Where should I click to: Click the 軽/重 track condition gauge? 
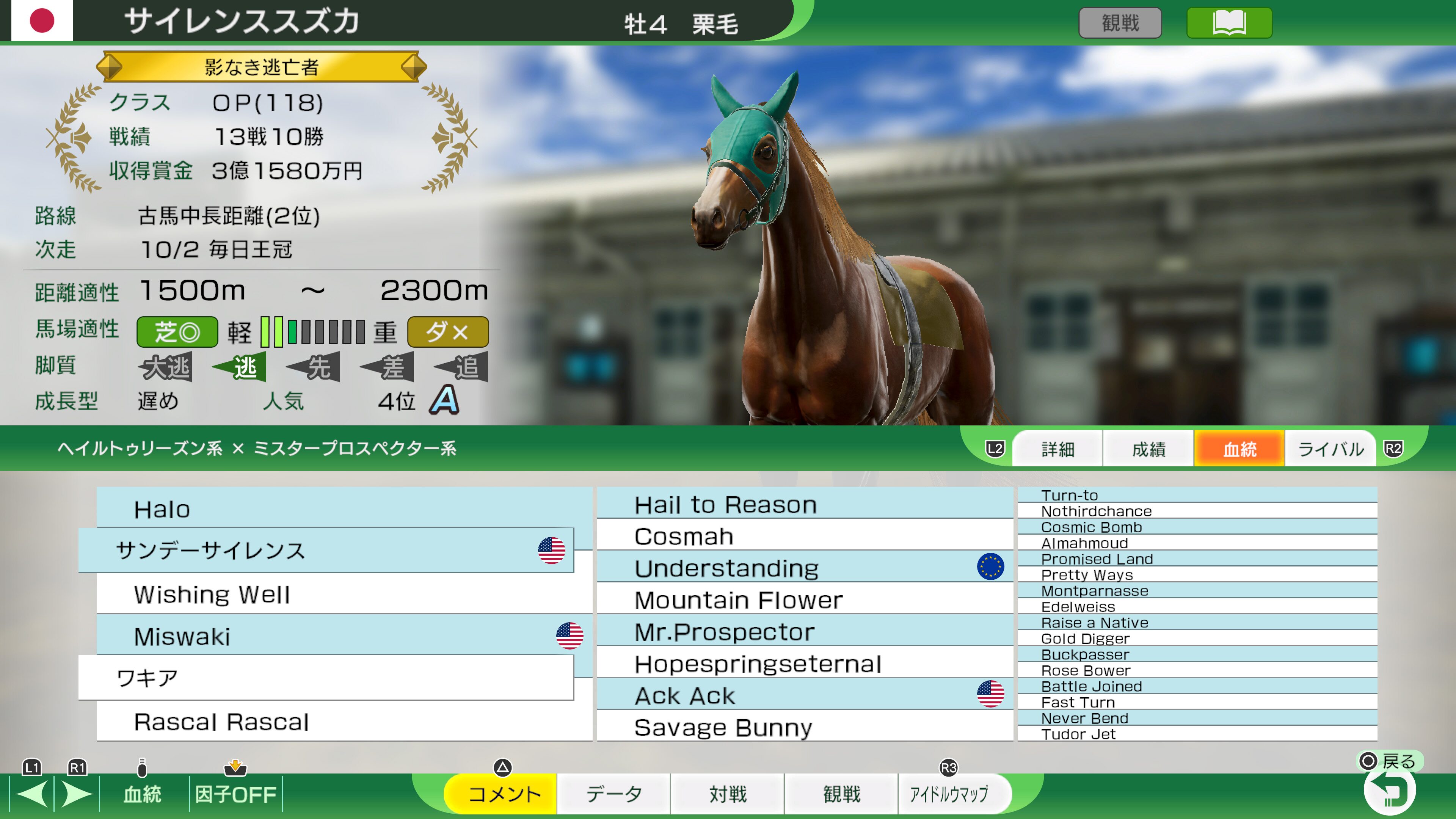point(314,333)
